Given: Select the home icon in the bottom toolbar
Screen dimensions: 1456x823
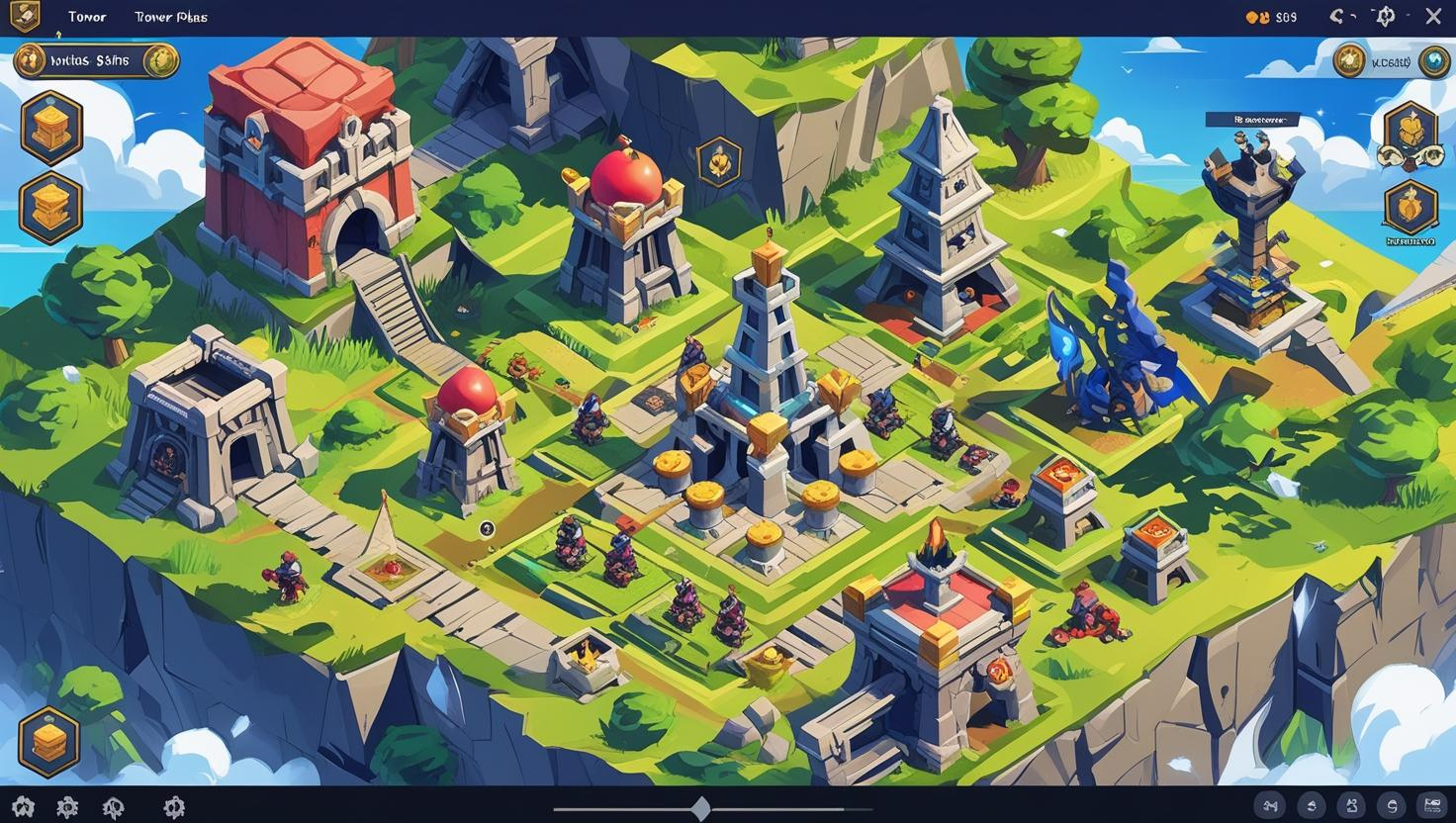Looking at the screenshot, I should (x=25, y=806).
